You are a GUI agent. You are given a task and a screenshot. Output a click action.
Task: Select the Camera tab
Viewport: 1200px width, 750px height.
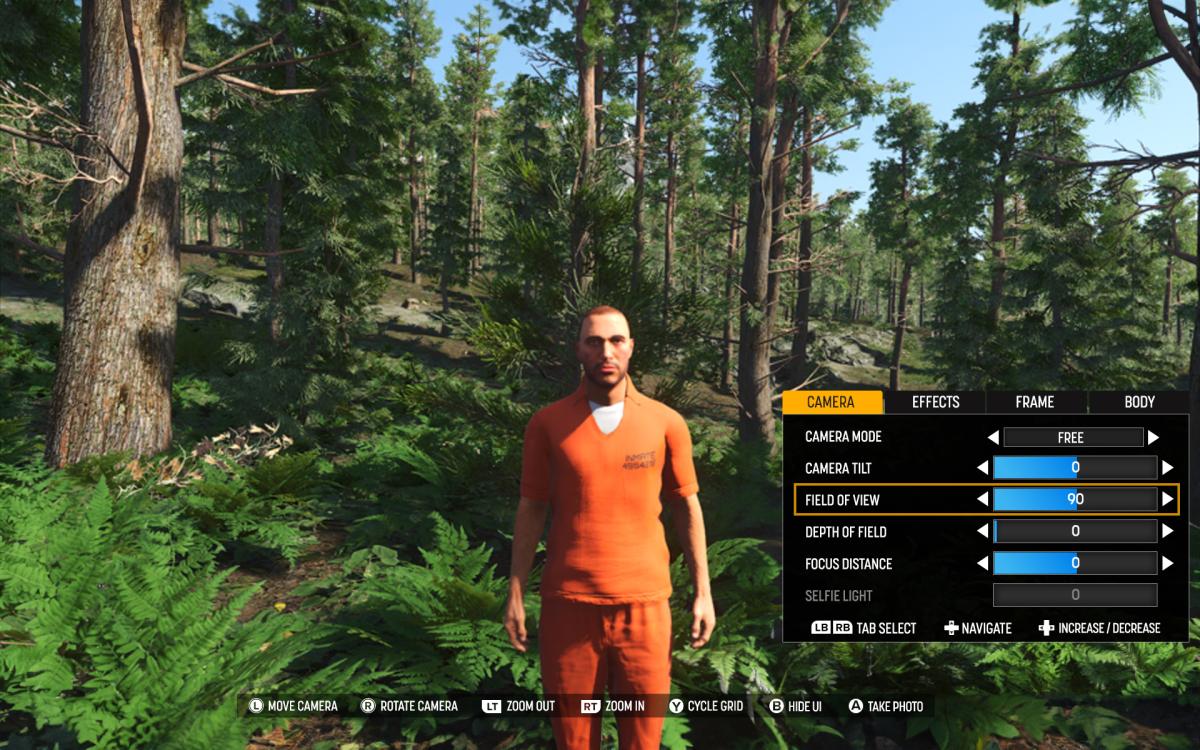831,402
